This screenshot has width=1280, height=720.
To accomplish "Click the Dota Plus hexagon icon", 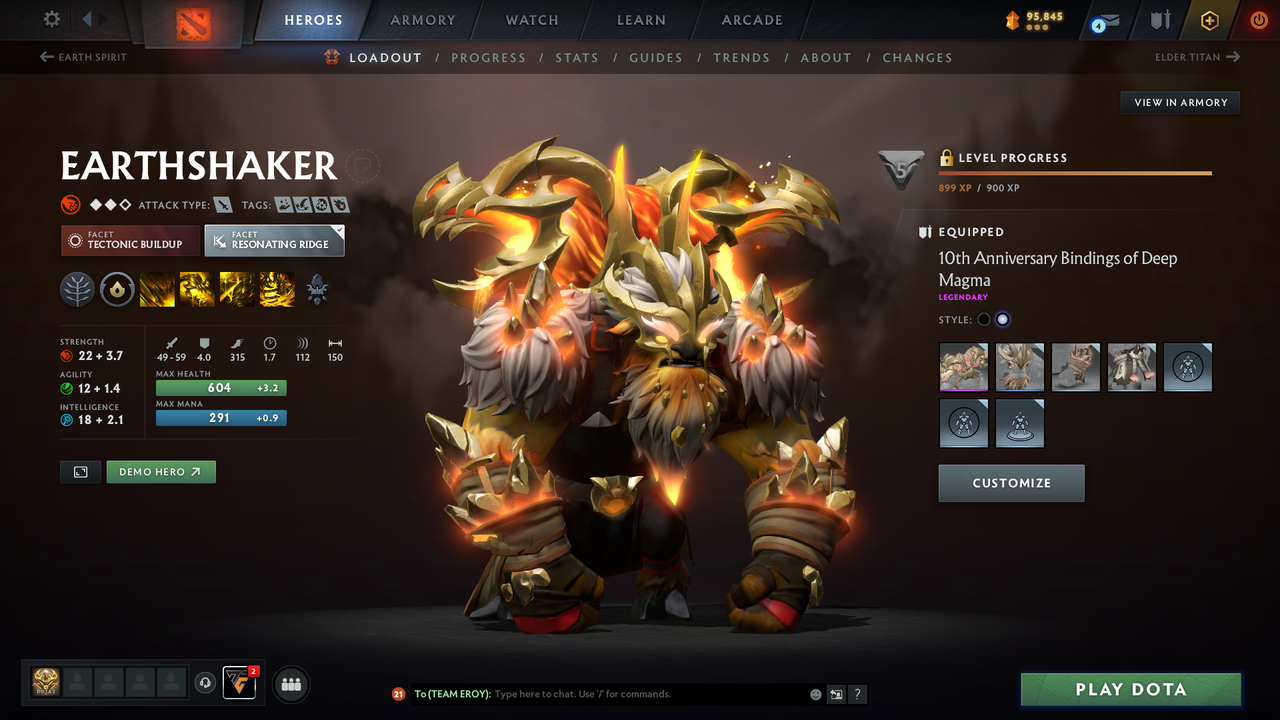I will [x=1209, y=20].
